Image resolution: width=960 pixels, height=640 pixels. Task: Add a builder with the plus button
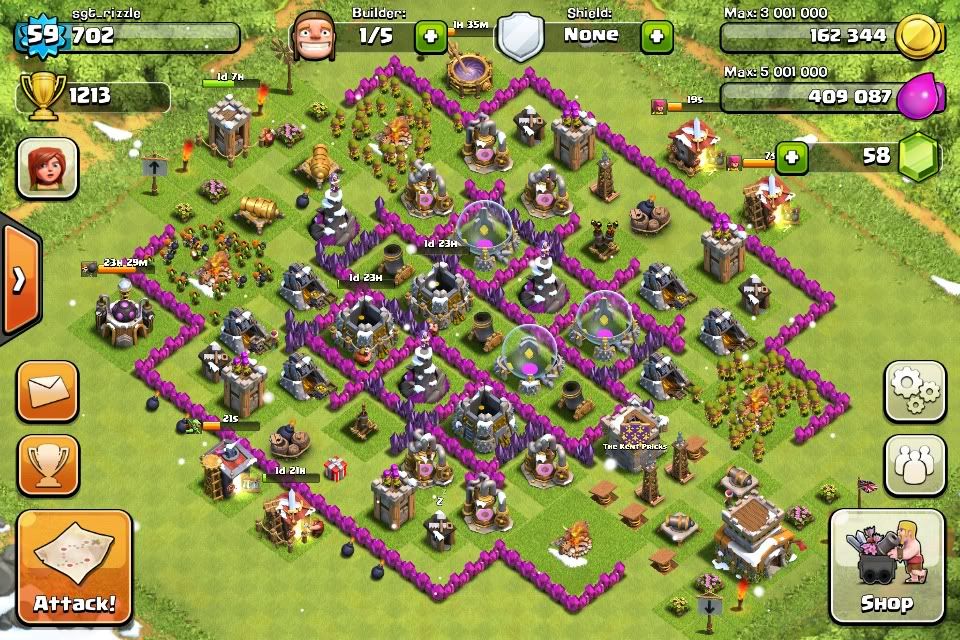pos(431,37)
